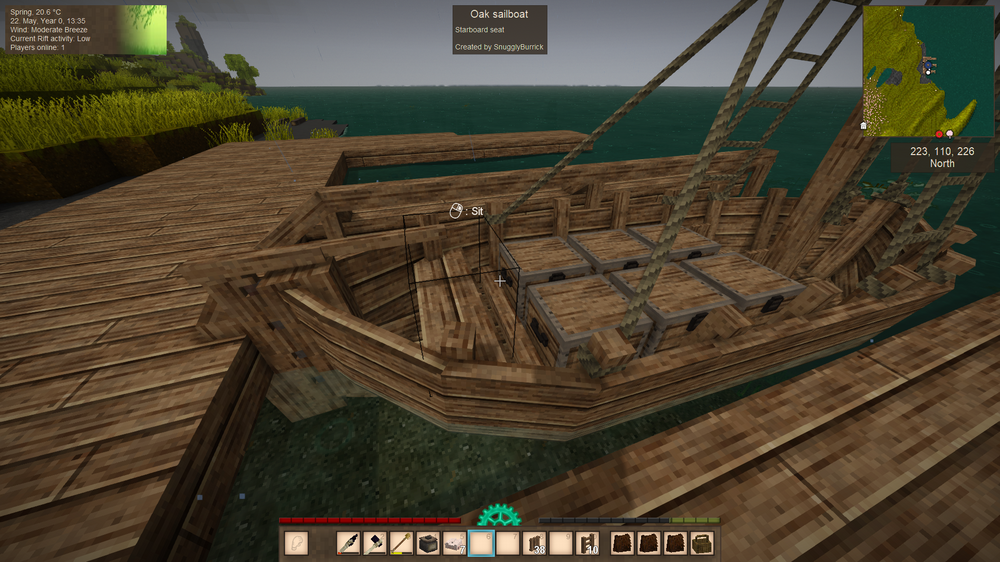Image resolution: width=1000 pixels, height=562 pixels.
Task: Open the basket bag slot
Action: coord(702,544)
